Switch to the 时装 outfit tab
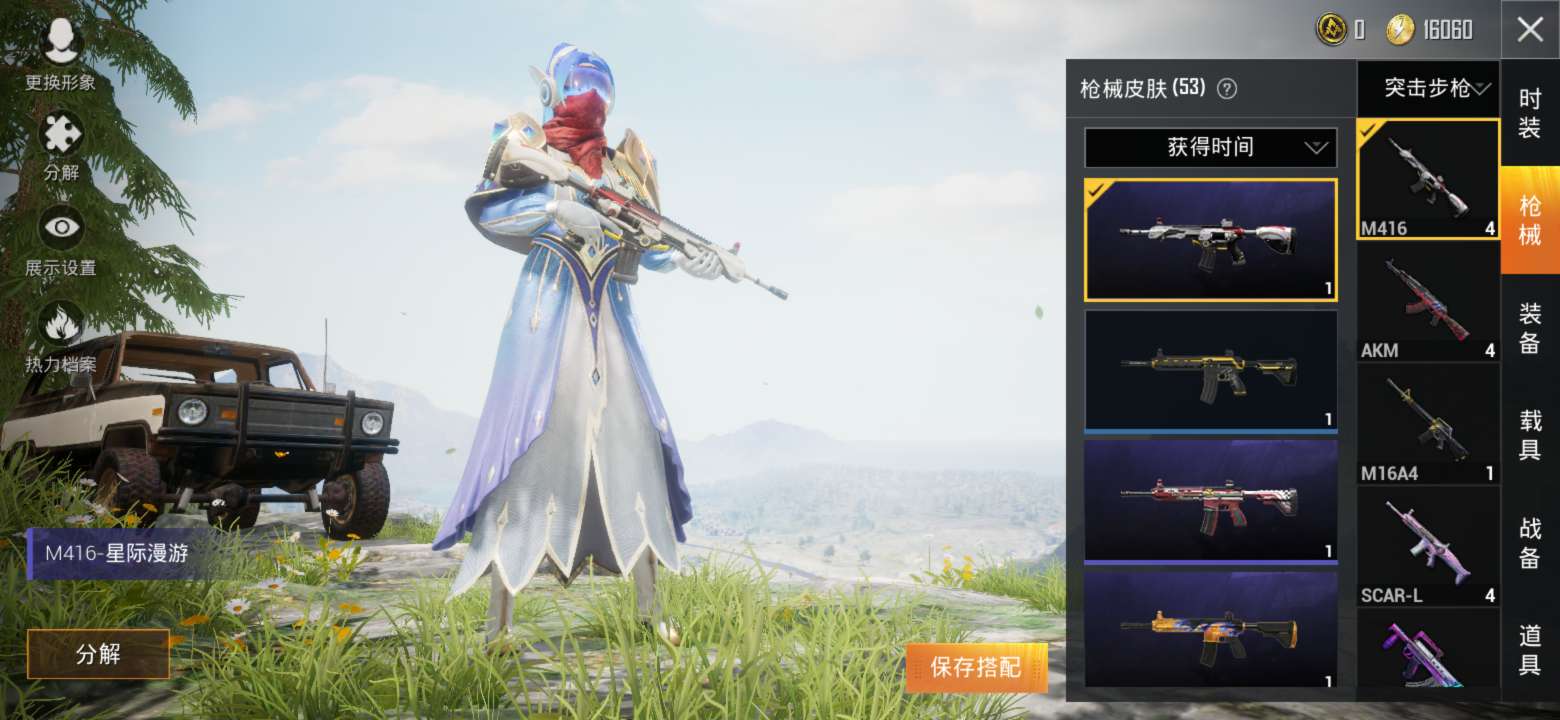Image resolution: width=1560 pixels, height=720 pixels. 1529,113
